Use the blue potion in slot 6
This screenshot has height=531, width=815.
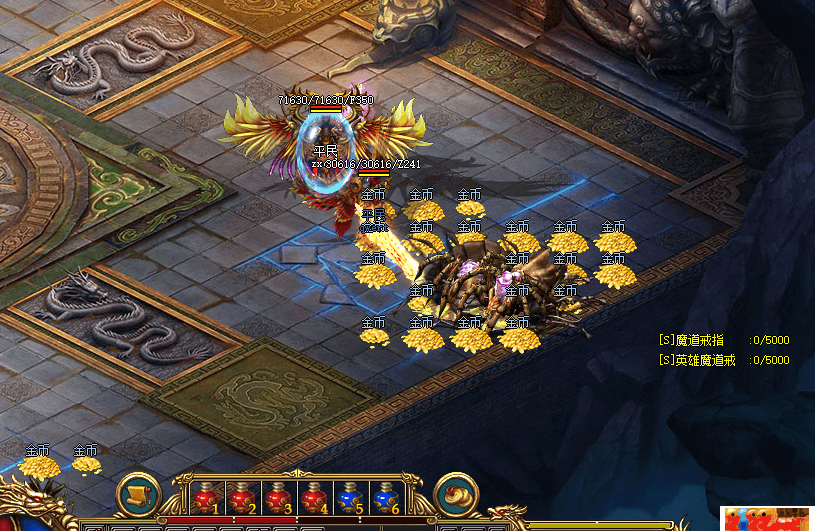(x=384, y=497)
